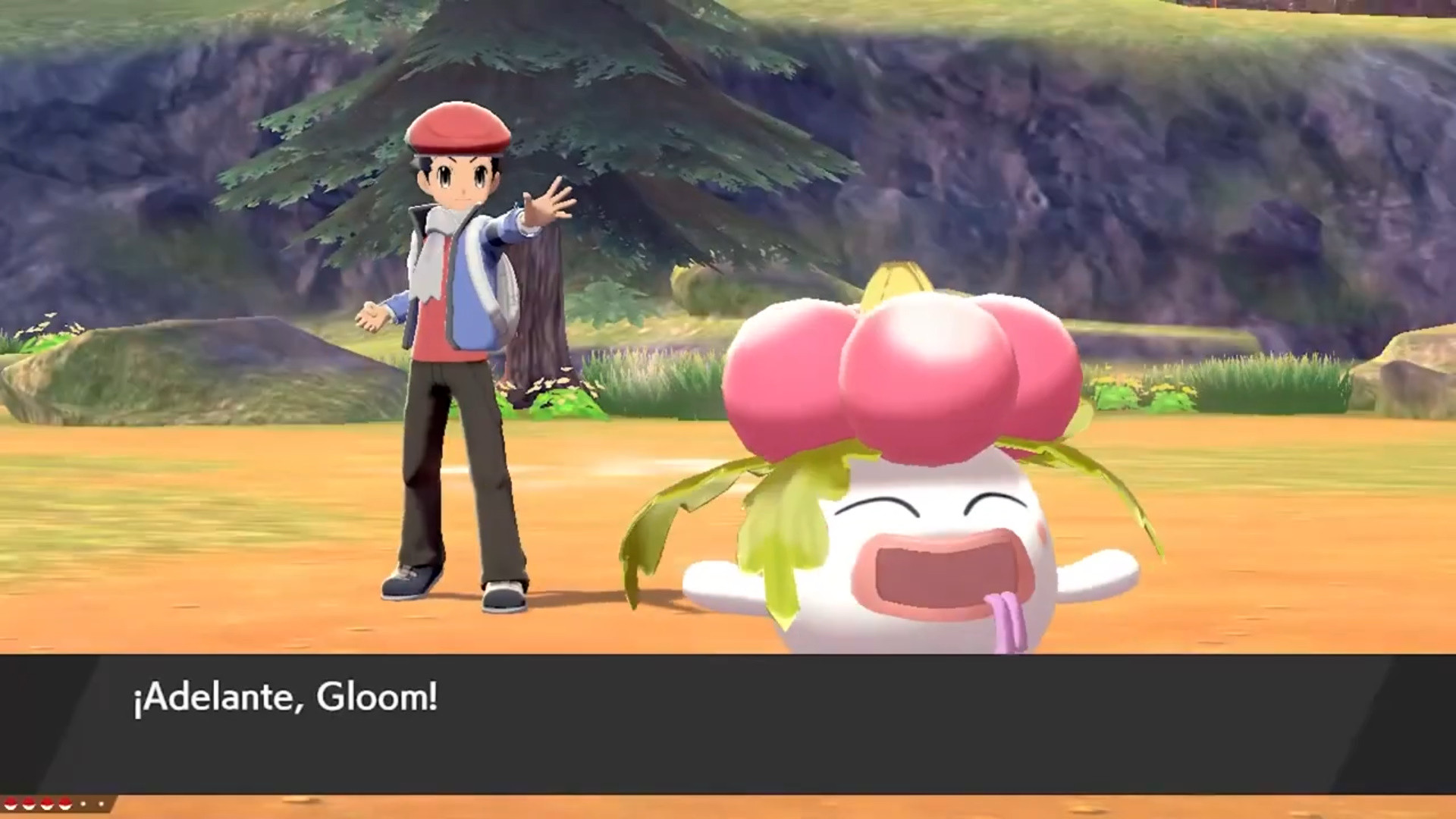Select the second Poké Ball party icon
The image size is (1456, 819).
(28, 804)
